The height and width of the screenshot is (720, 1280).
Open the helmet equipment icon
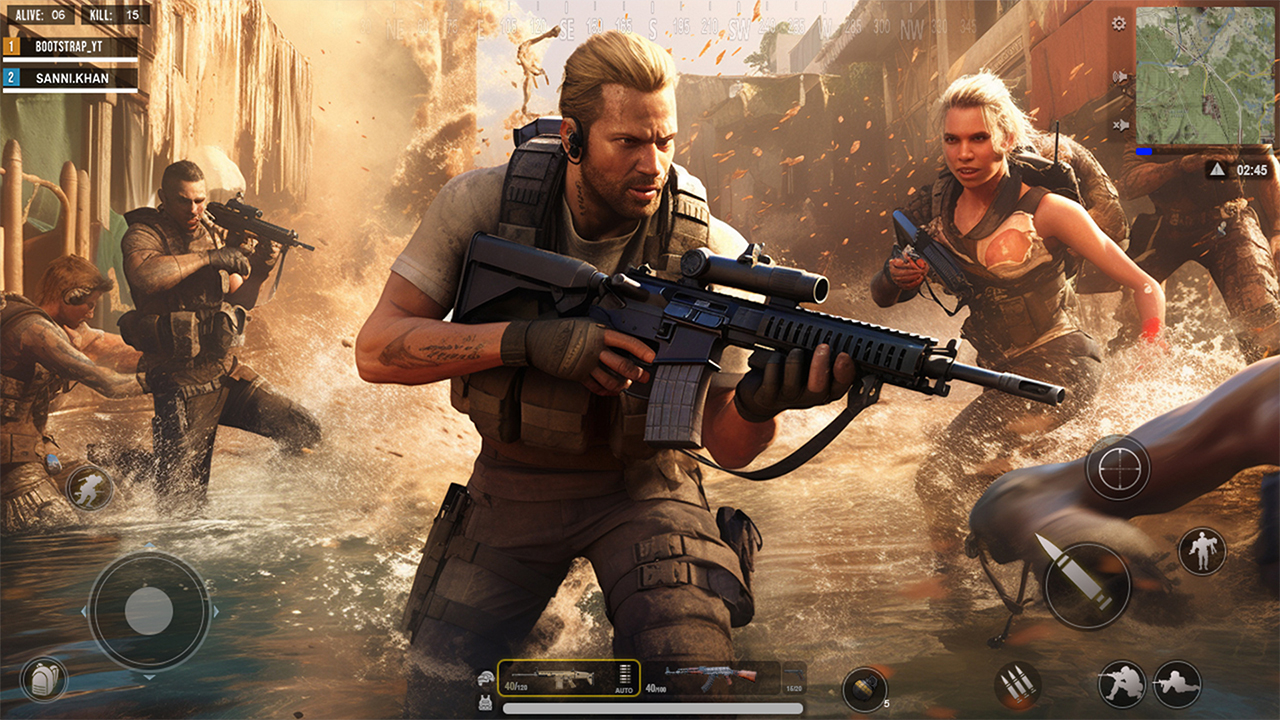(x=485, y=677)
